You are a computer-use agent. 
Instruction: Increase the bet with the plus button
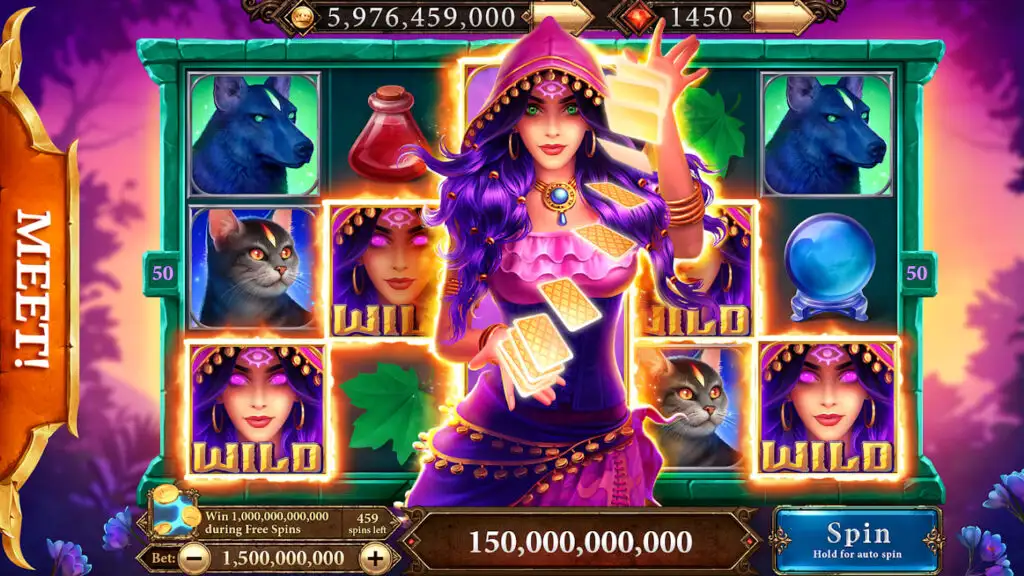click(374, 558)
